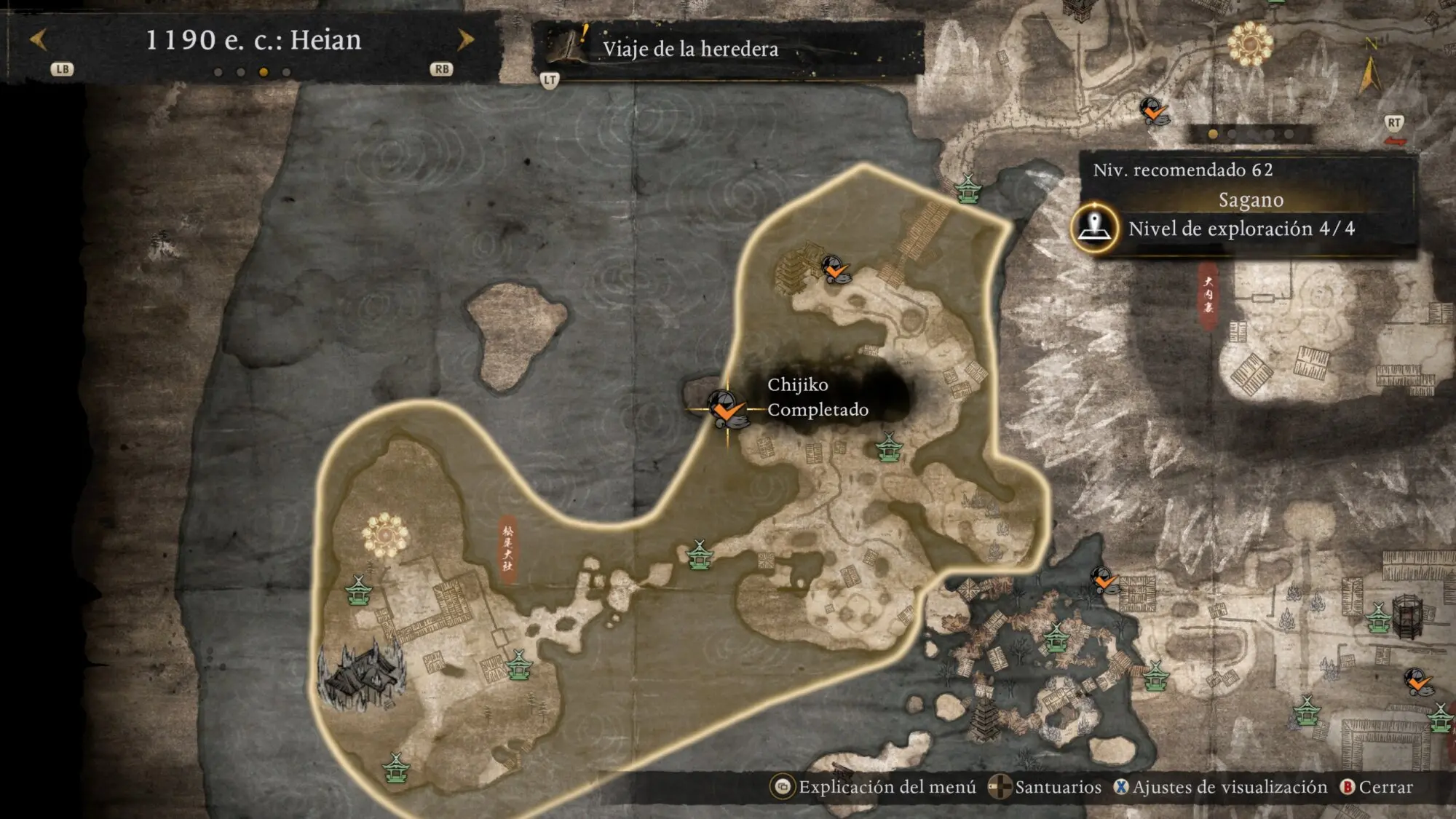1456x819 pixels.
Task: Switch to the previous era with left arrow
Action: (x=39, y=39)
